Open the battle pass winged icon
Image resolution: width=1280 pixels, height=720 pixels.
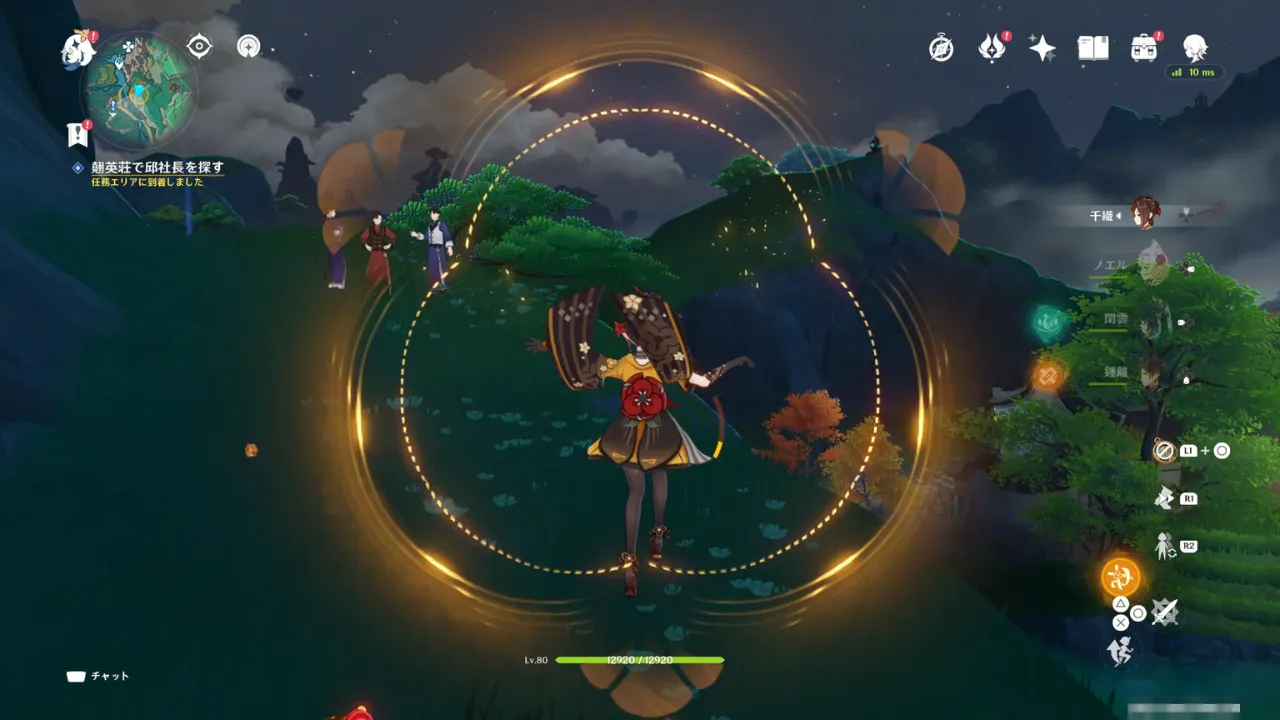[991, 48]
